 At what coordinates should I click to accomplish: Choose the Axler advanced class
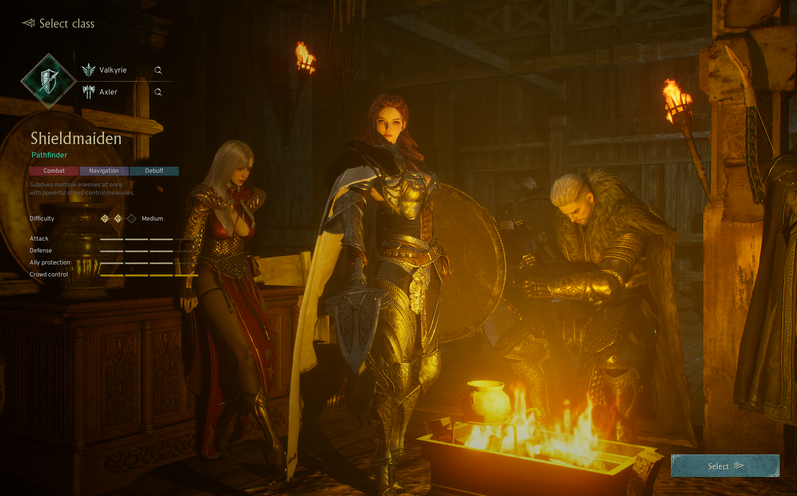(x=107, y=92)
